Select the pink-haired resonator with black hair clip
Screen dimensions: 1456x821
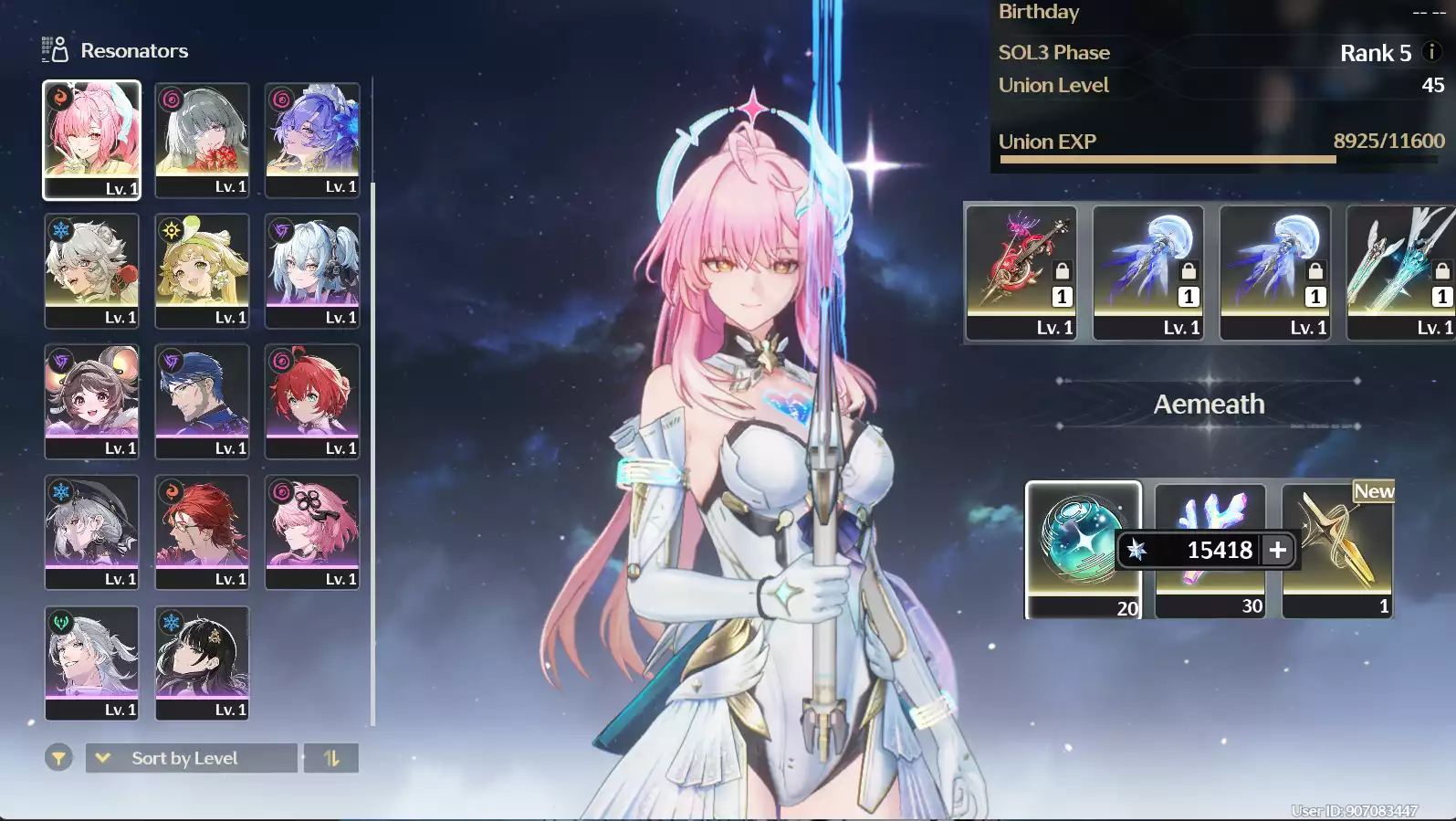[x=312, y=532]
